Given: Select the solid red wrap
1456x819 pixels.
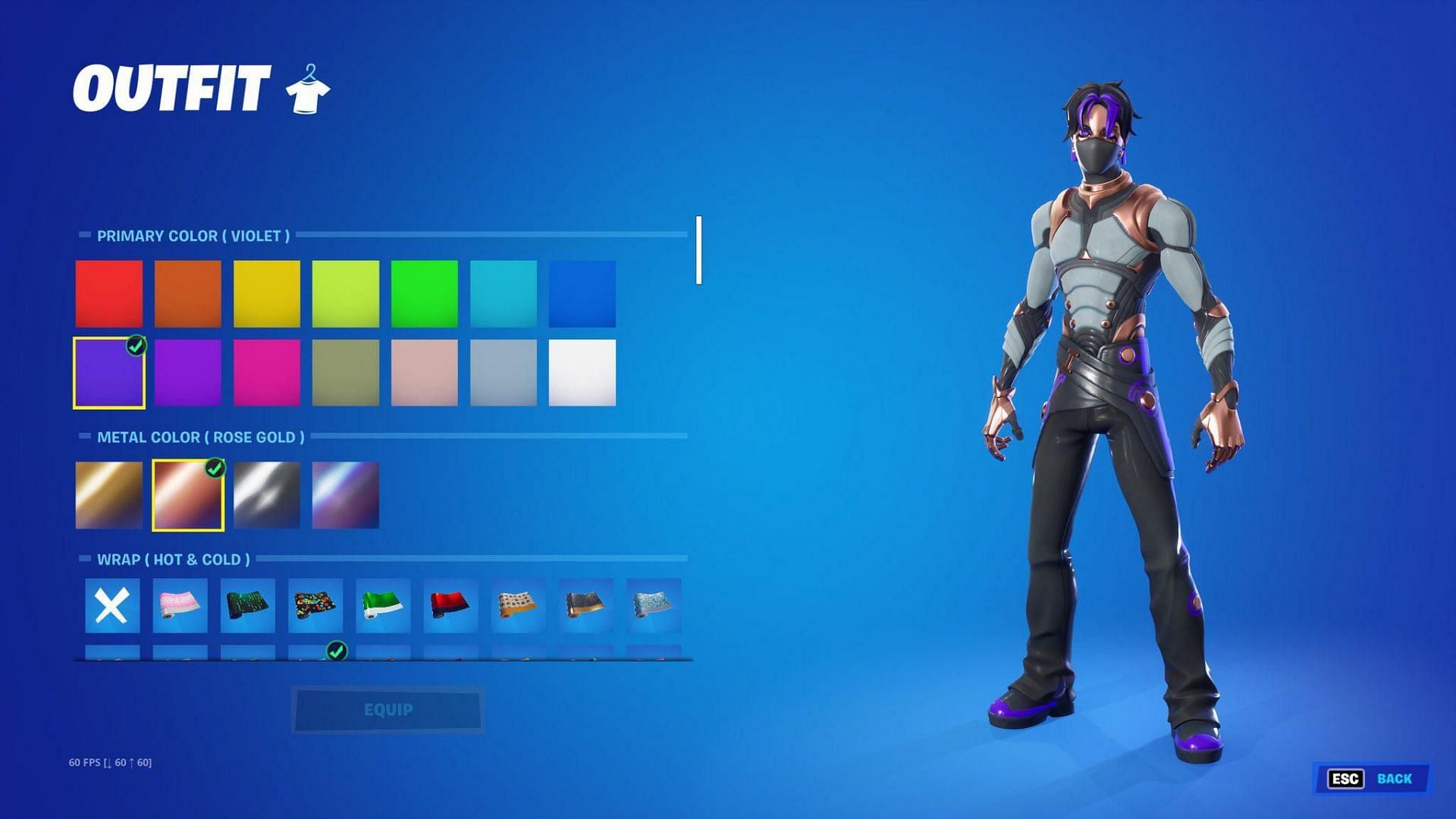Looking at the screenshot, I should 450,606.
